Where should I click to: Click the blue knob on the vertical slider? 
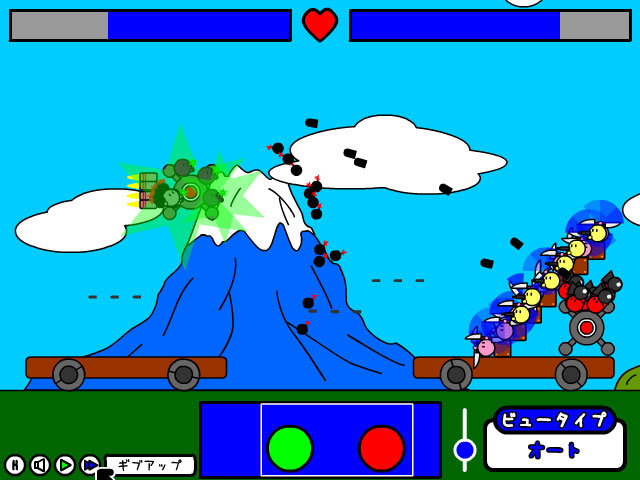465,450
